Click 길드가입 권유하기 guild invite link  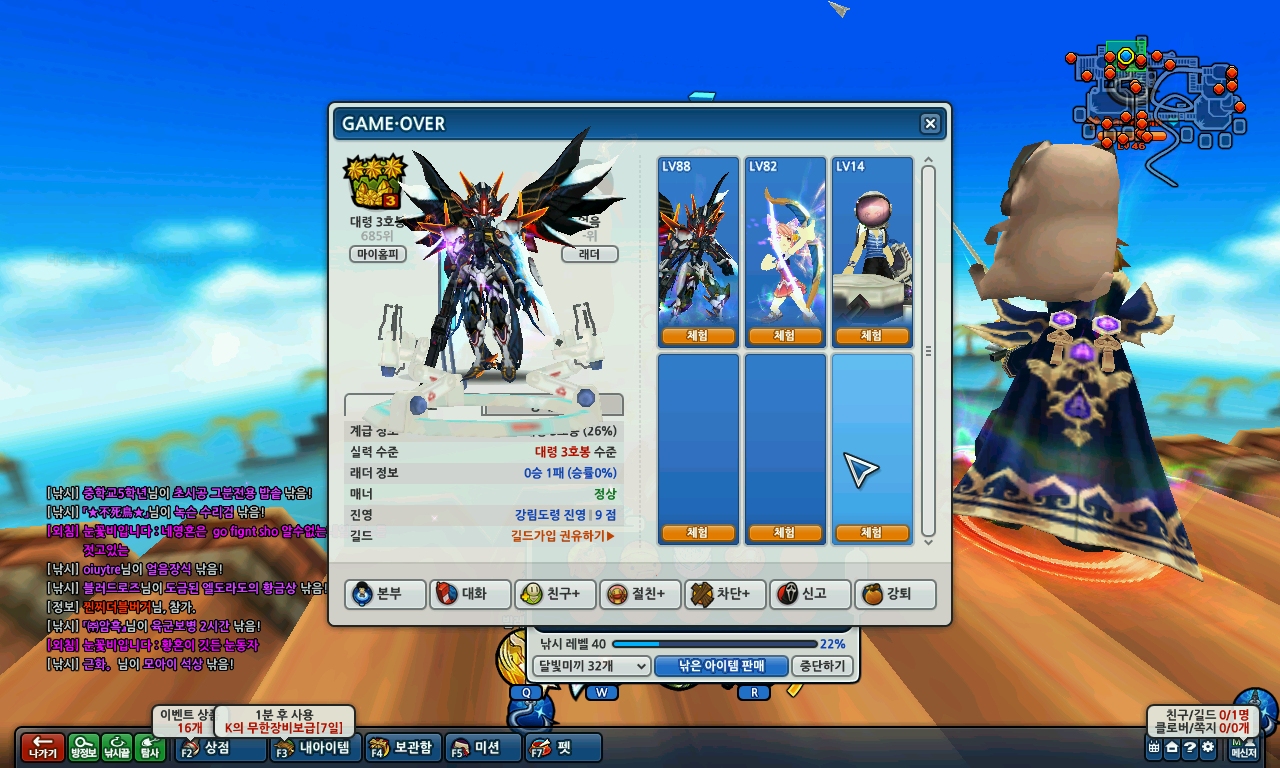[562, 536]
